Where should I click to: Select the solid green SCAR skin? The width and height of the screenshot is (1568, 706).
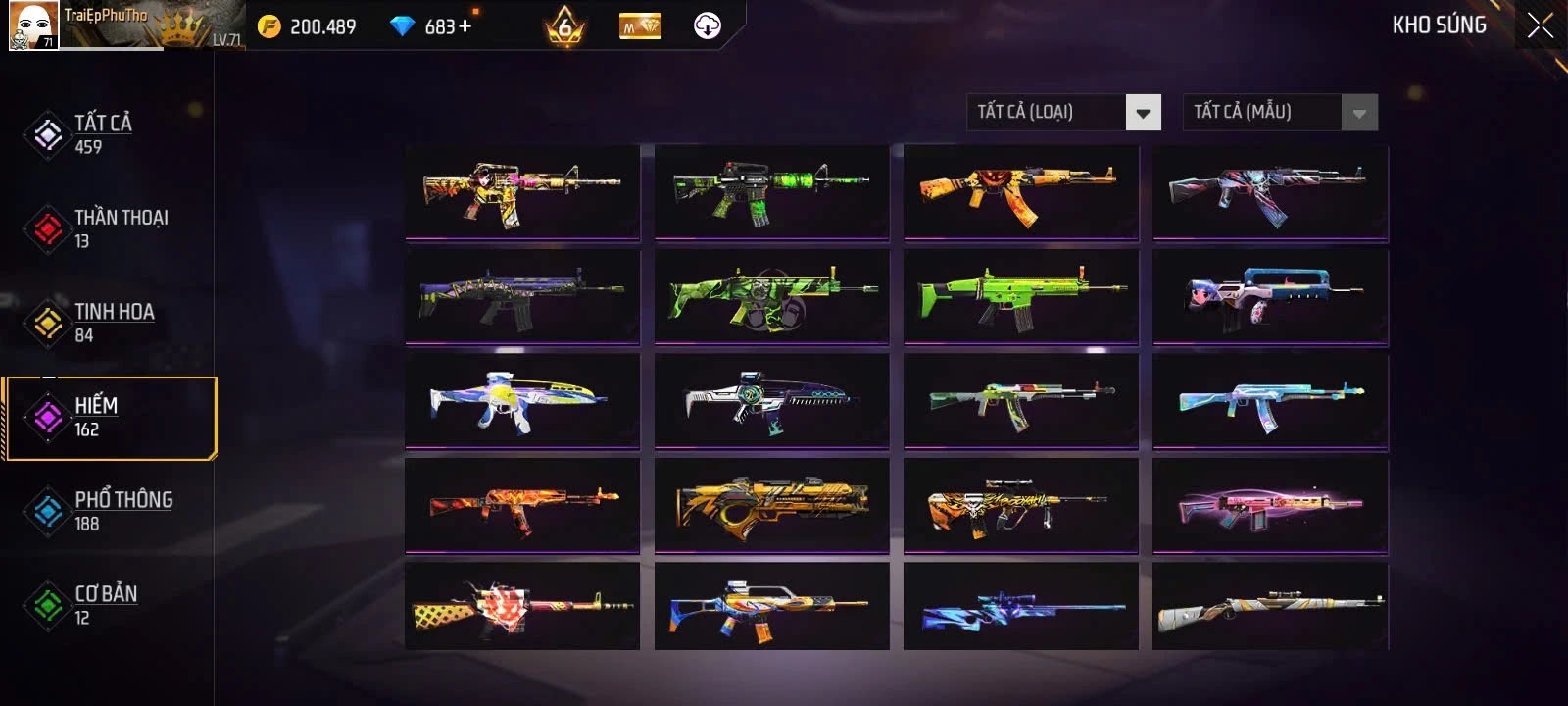[x=1021, y=295]
